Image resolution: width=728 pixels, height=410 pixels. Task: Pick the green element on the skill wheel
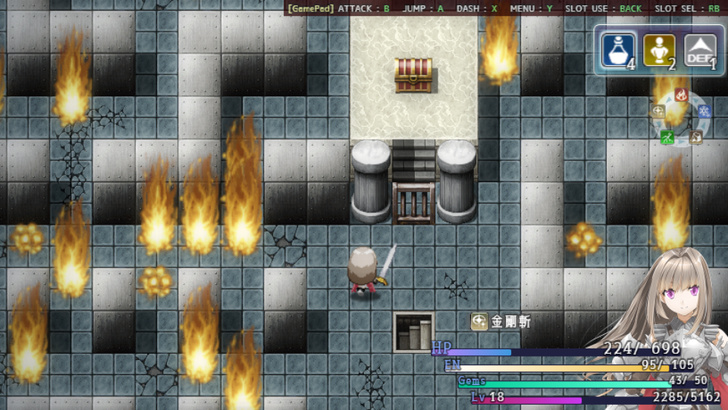click(667, 137)
